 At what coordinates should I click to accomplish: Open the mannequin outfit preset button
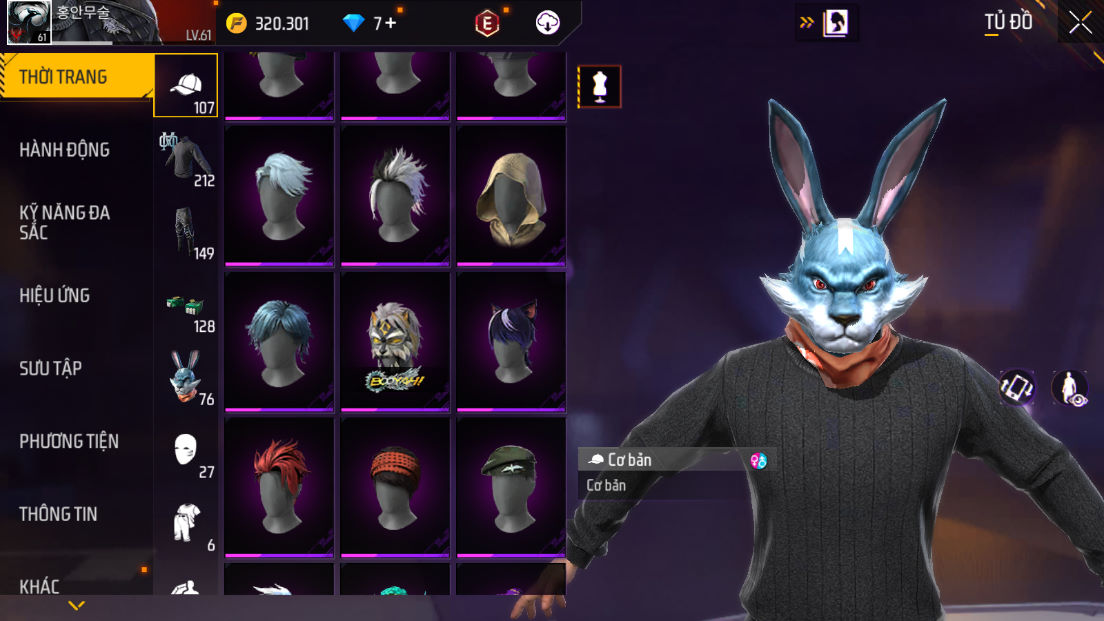tap(600, 87)
